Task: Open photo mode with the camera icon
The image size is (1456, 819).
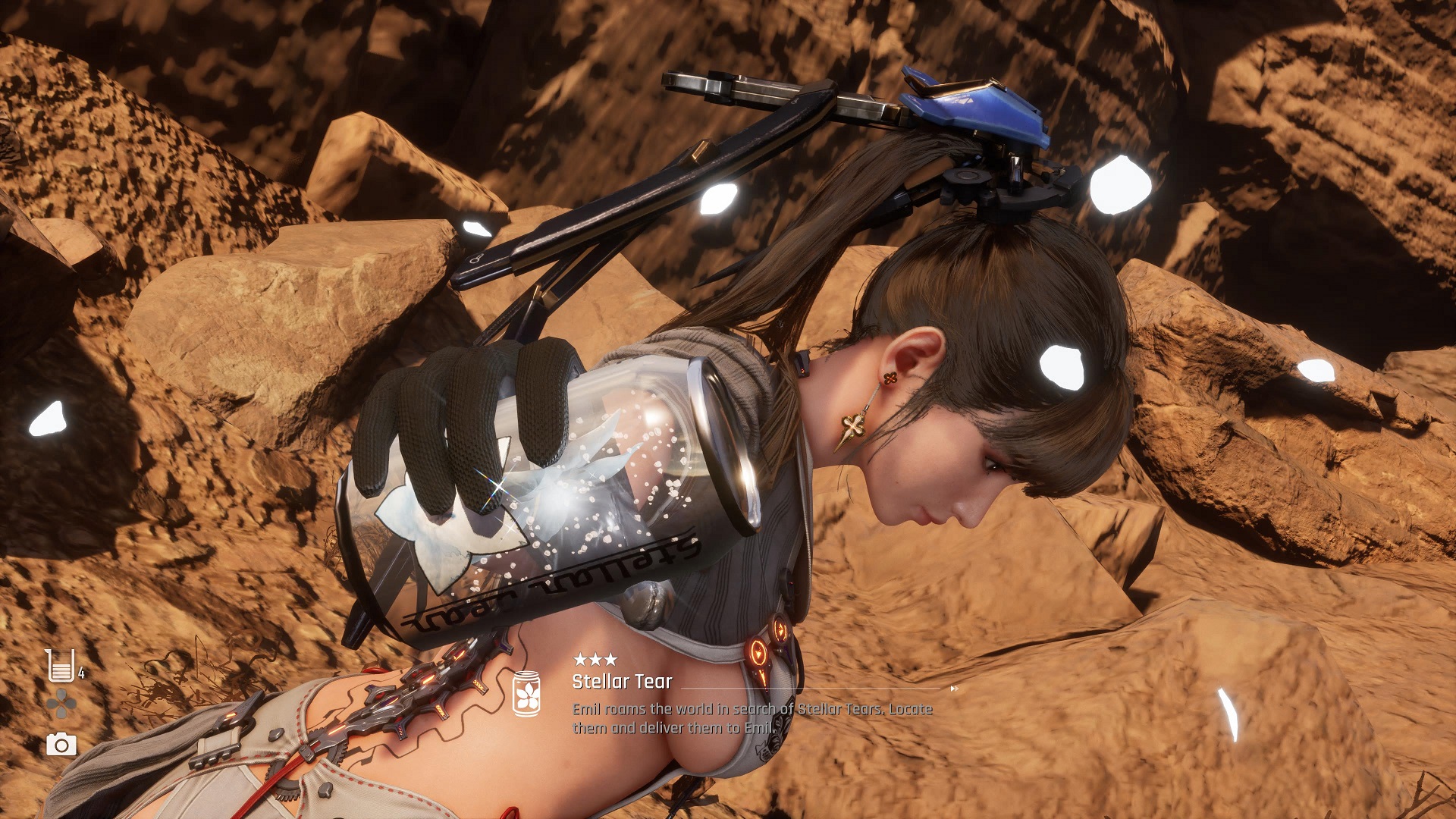Action: point(61,745)
